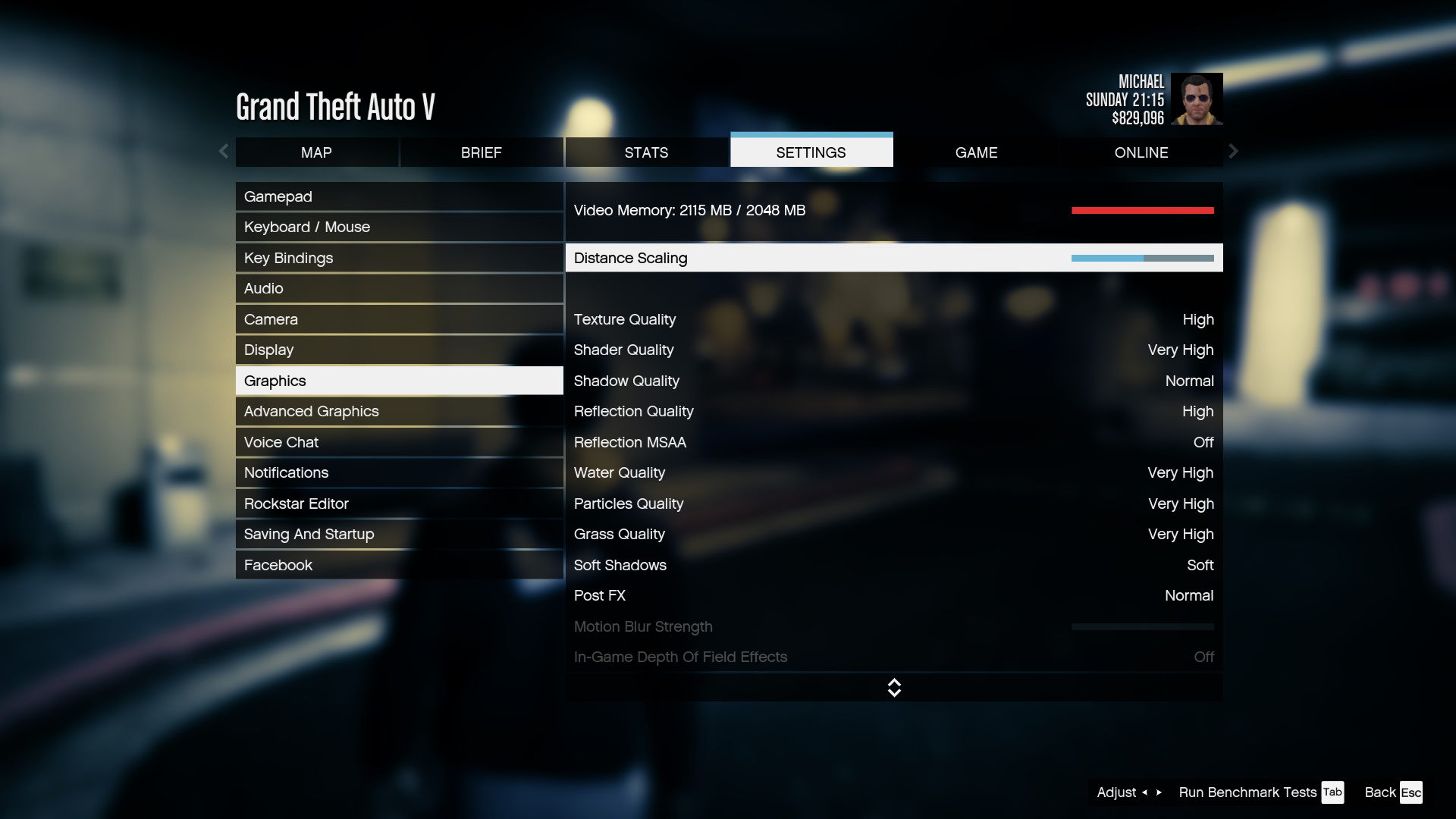This screenshot has width=1456, height=819.
Task: Open the BRIEF tab
Action: point(482,152)
